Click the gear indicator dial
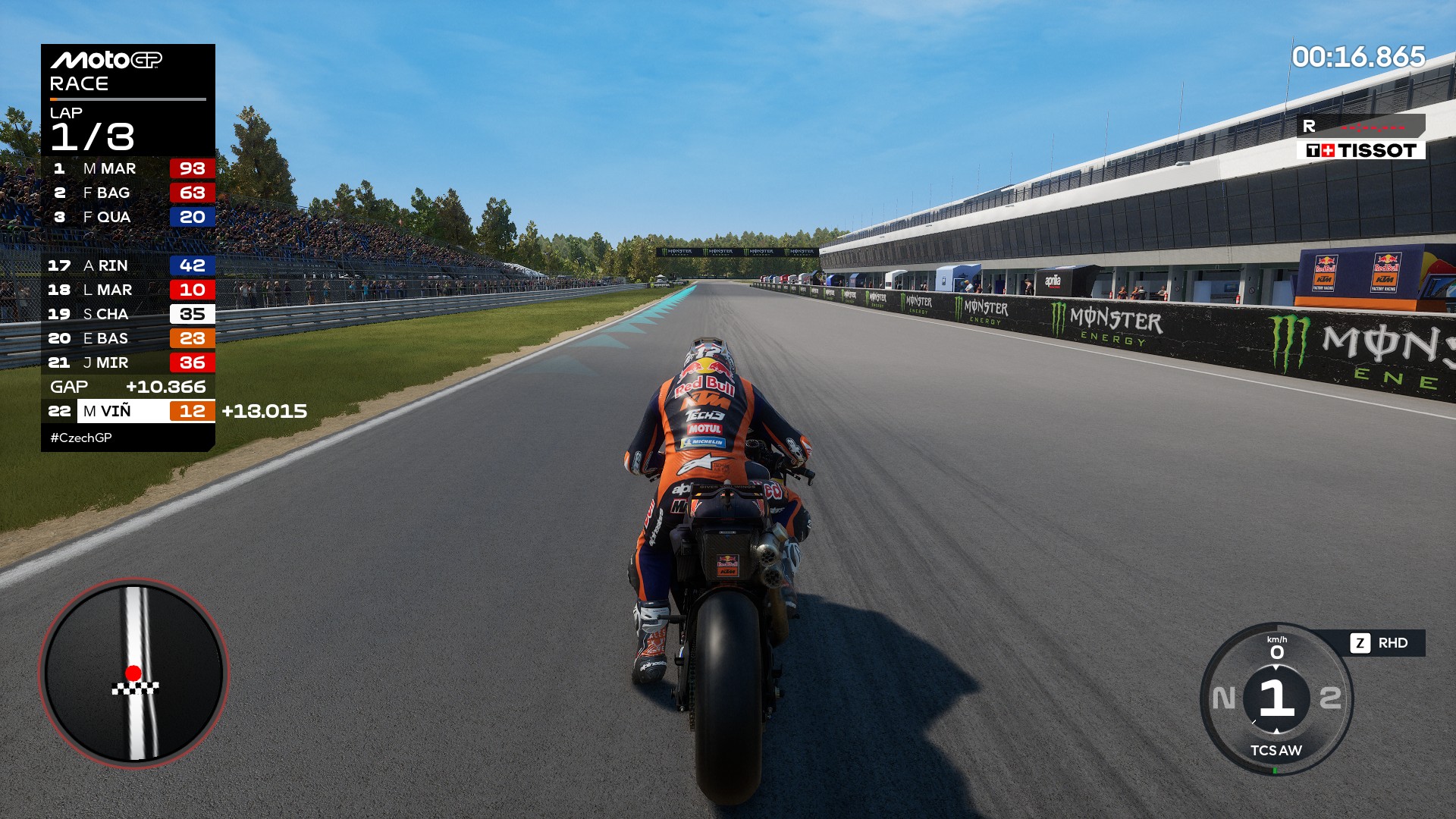This screenshot has width=1456, height=819. [x=1277, y=698]
